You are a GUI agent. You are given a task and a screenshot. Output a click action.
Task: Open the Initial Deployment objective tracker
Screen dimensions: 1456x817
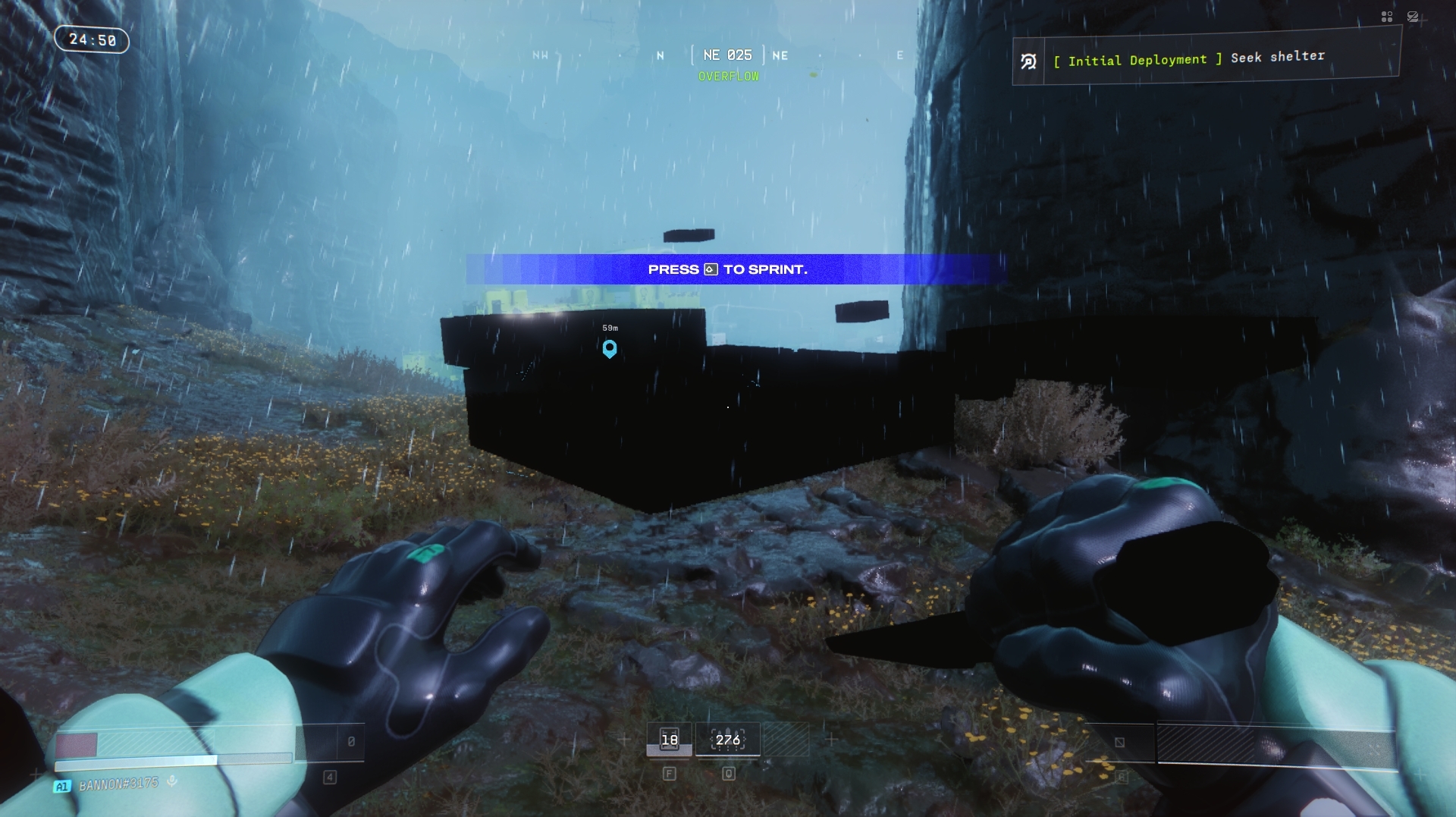click(1206, 58)
